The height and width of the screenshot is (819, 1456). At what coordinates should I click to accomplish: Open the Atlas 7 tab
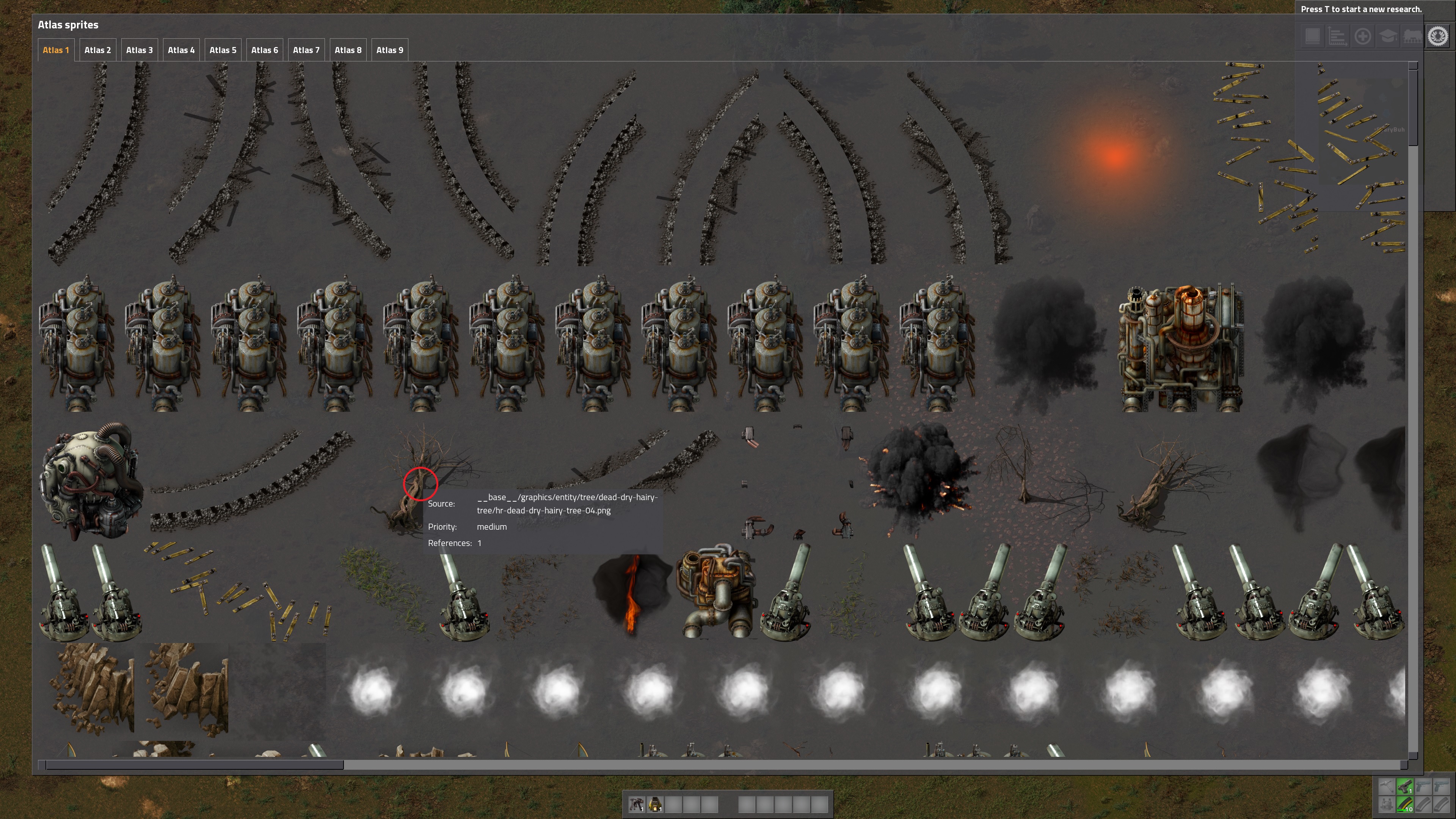pos(306,50)
